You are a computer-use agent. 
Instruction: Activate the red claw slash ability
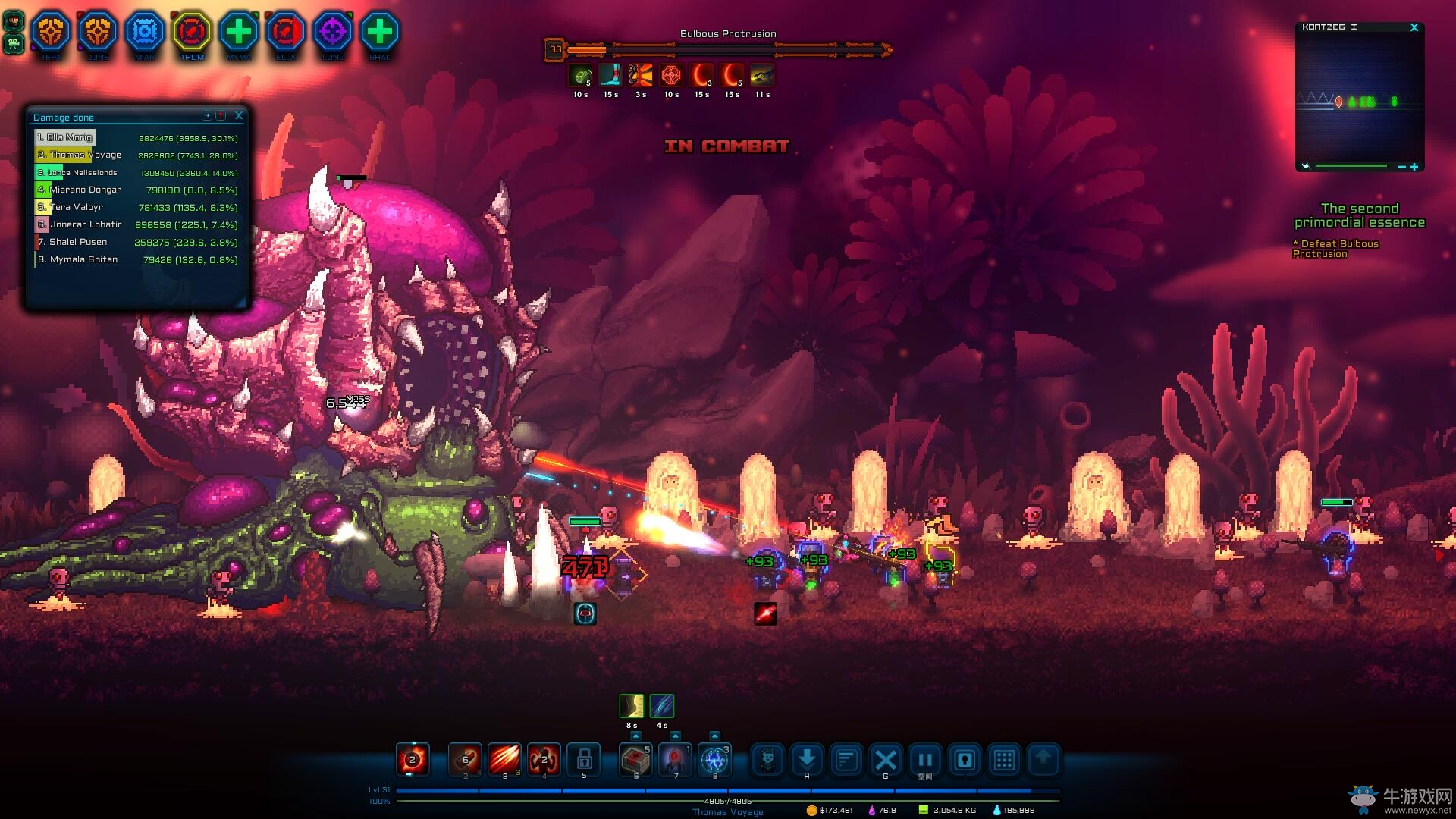coord(504,759)
